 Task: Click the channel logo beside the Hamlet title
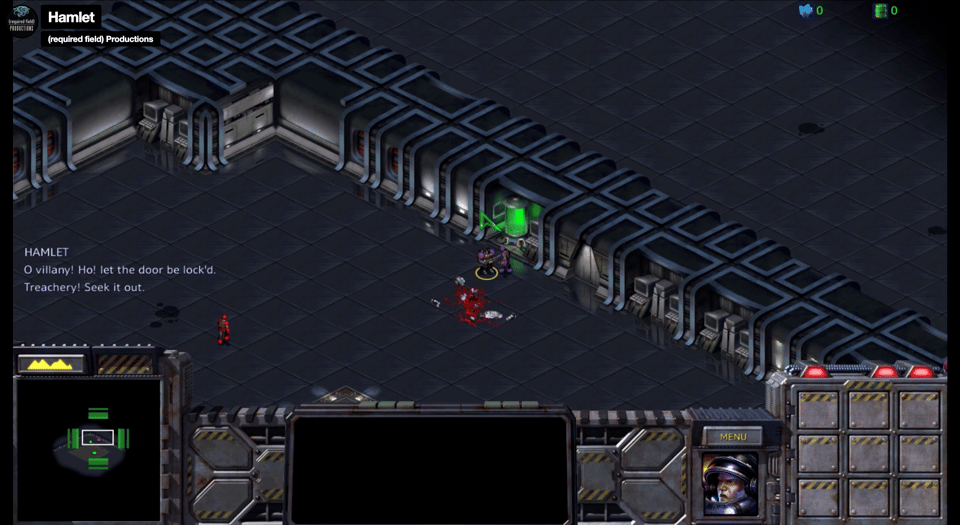tap(23, 20)
